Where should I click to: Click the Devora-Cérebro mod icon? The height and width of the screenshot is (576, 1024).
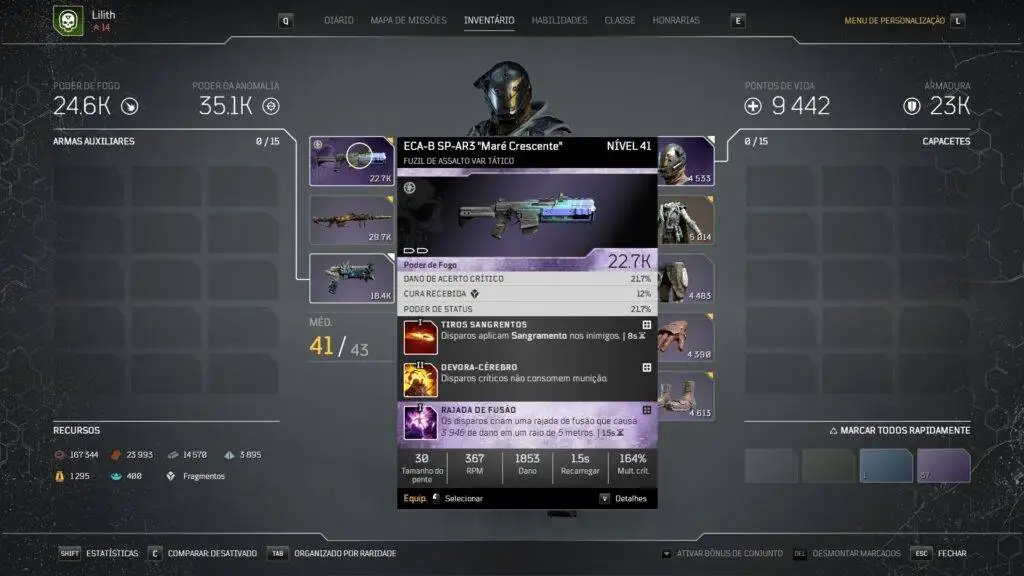click(x=420, y=380)
